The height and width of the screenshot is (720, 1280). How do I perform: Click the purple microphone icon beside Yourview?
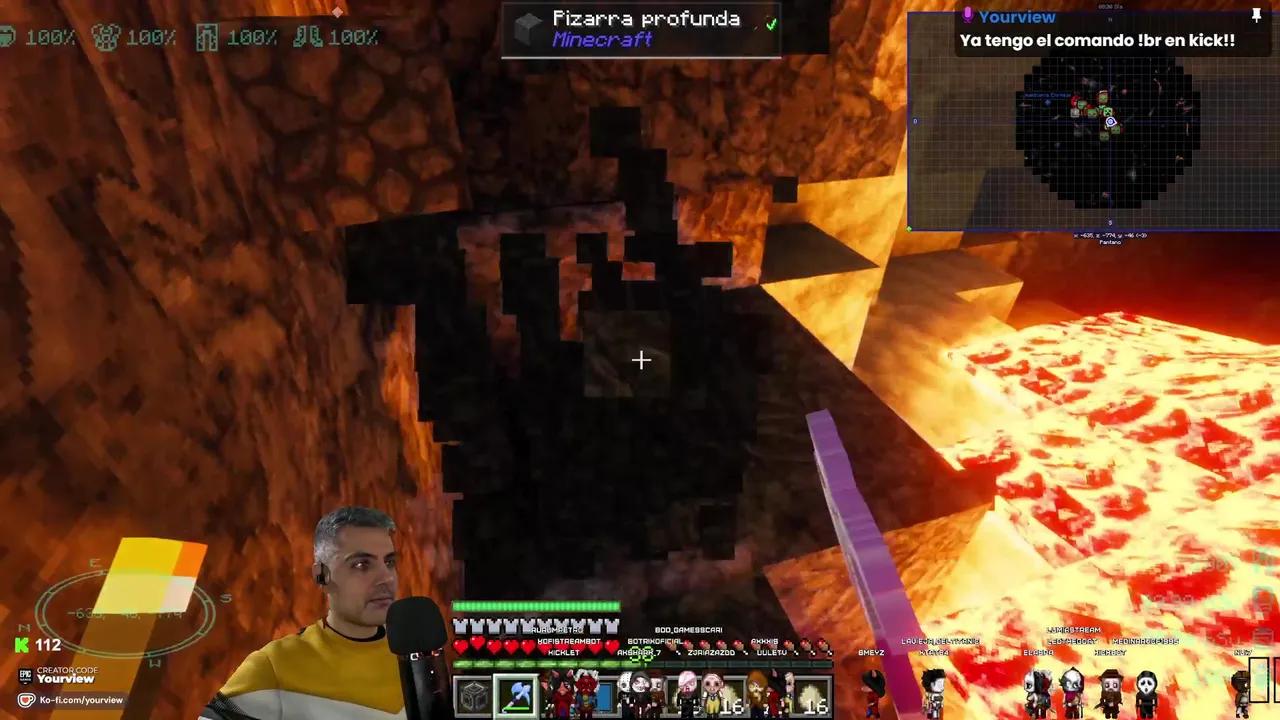967,15
